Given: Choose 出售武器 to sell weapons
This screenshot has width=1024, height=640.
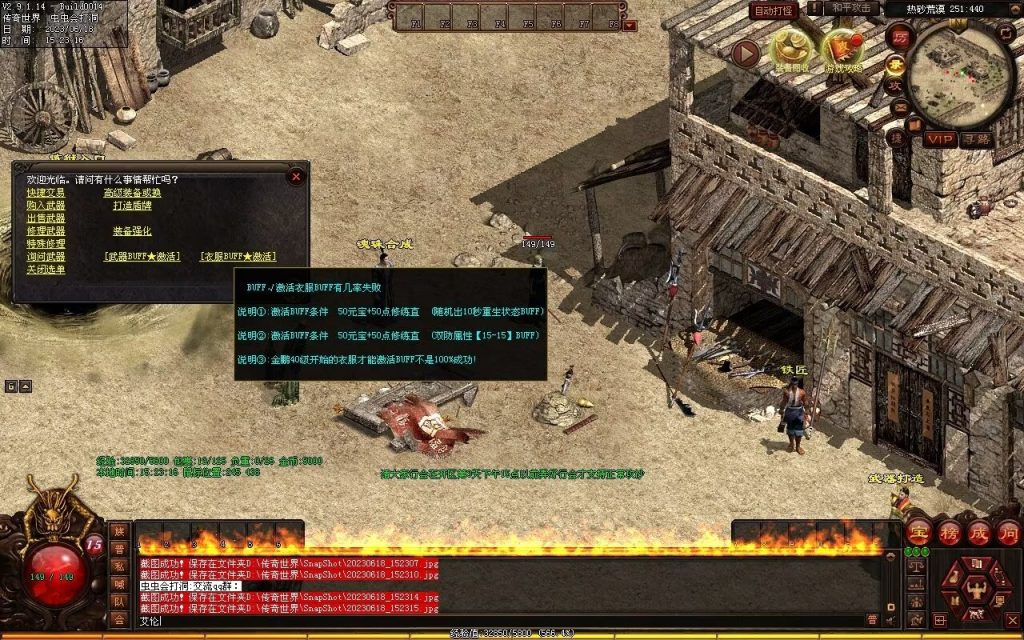Looking at the screenshot, I should pos(46,218).
